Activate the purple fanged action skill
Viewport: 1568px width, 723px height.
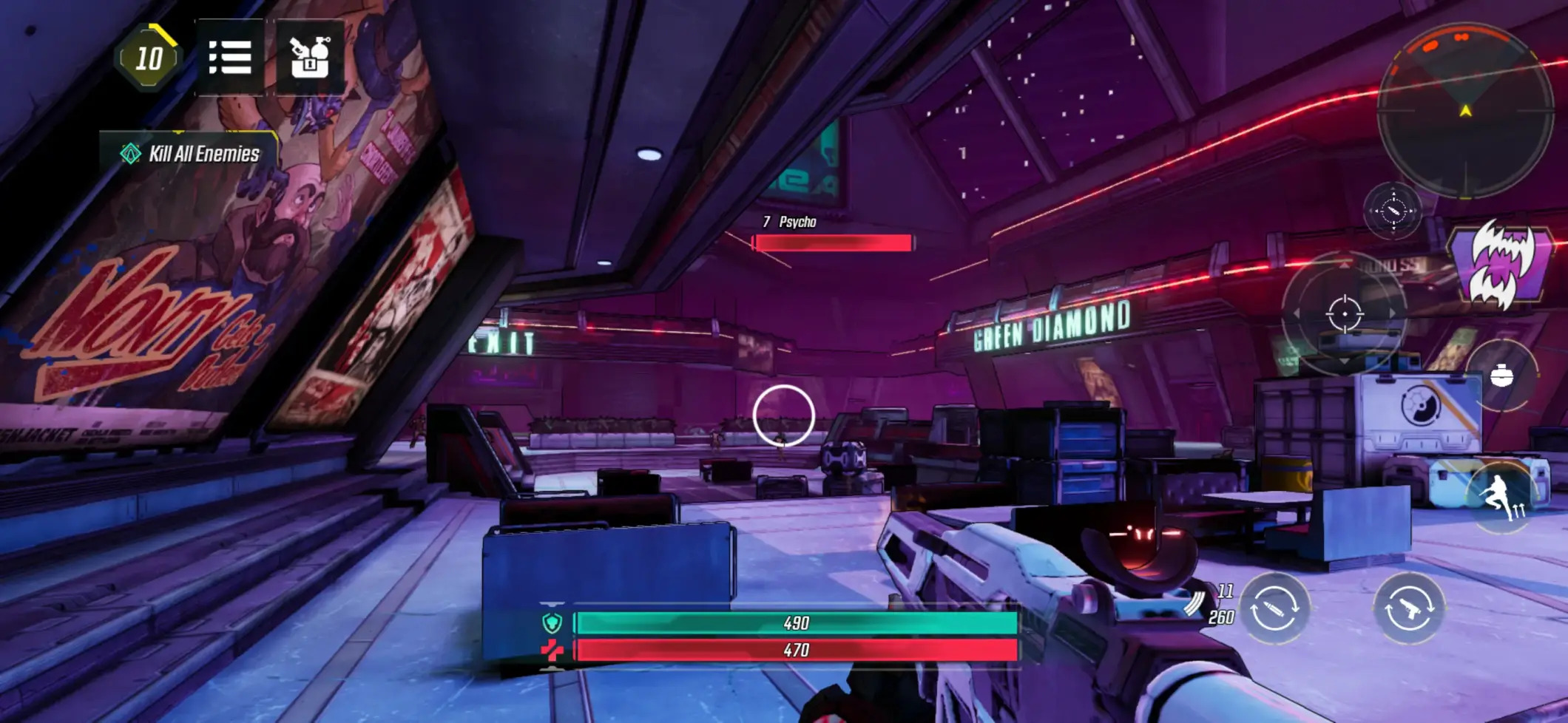click(1500, 264)
